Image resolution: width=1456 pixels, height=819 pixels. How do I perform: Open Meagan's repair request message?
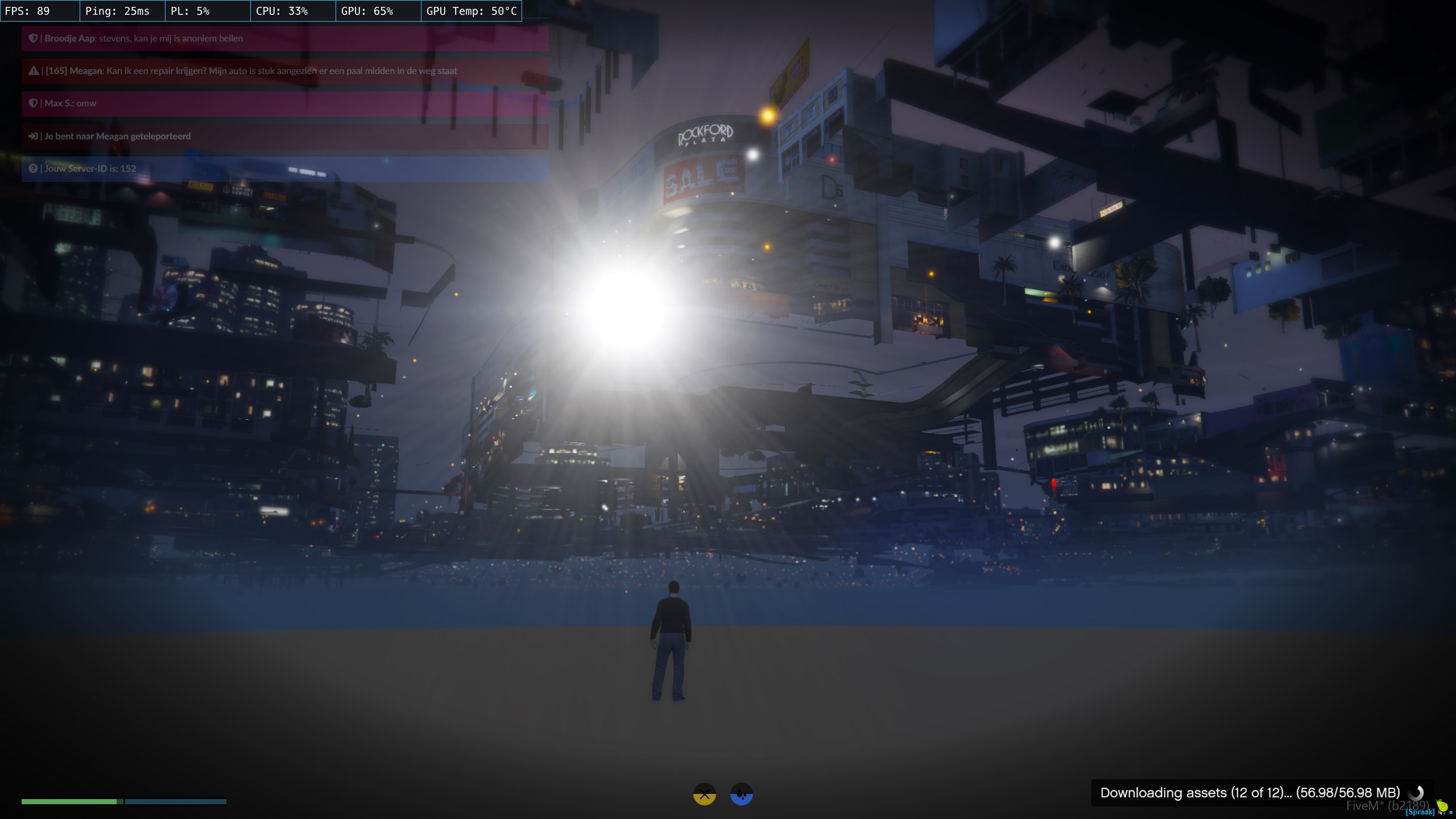[284, 71]
